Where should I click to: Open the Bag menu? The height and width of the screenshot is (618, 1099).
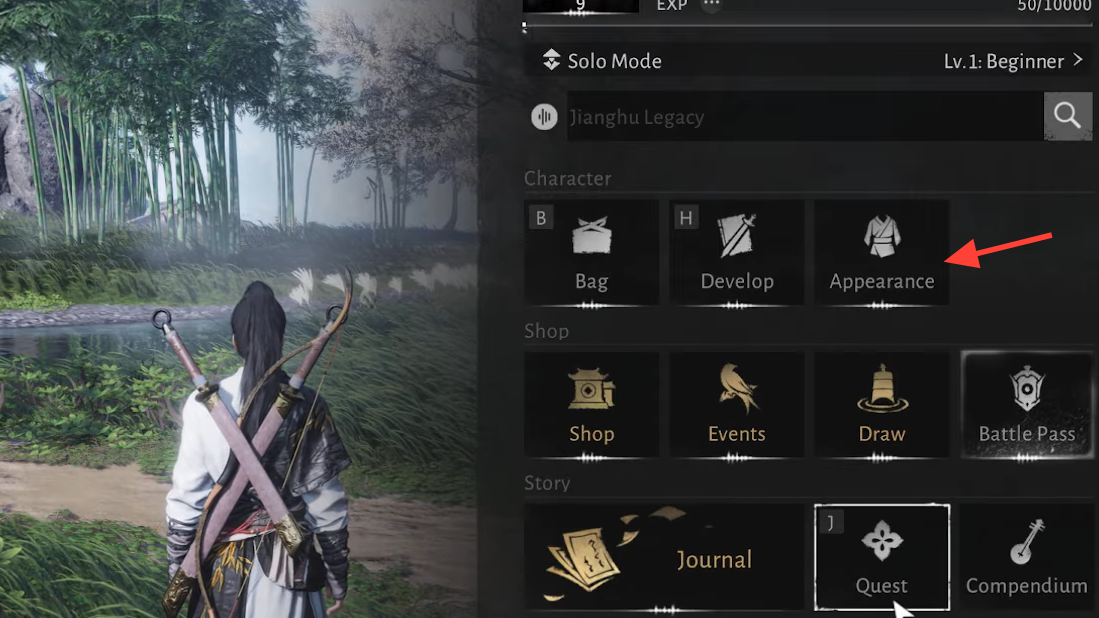591,252
